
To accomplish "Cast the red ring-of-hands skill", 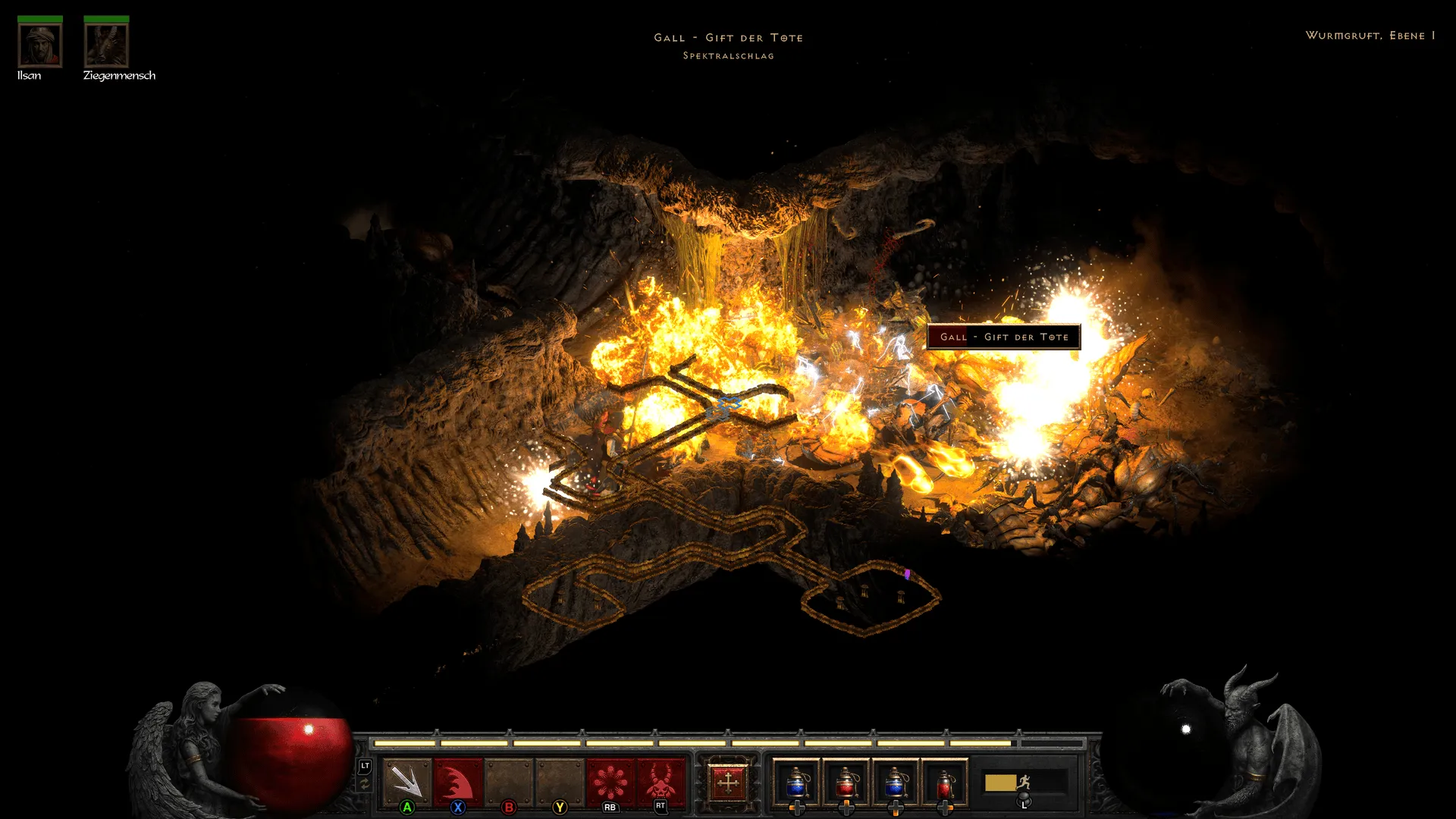I will (610, 781).
